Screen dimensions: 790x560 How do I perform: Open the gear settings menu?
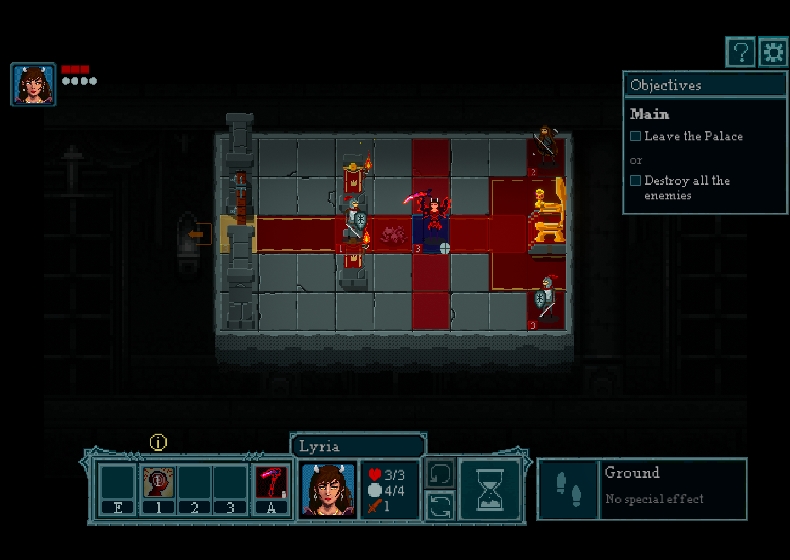pos(773,52)
